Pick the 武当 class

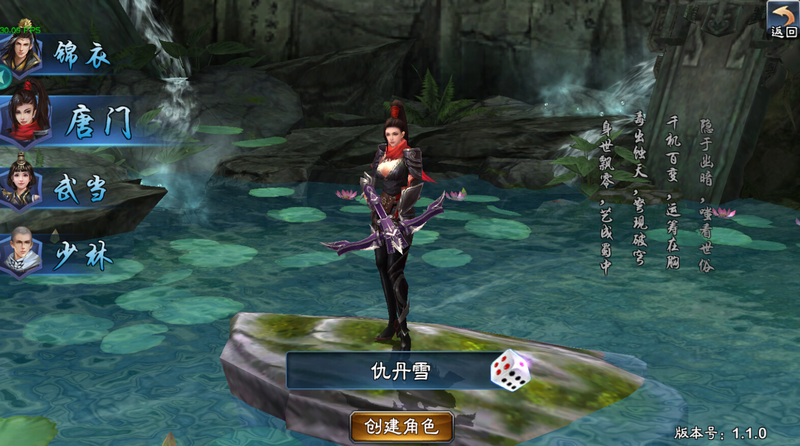click(62, 187)
